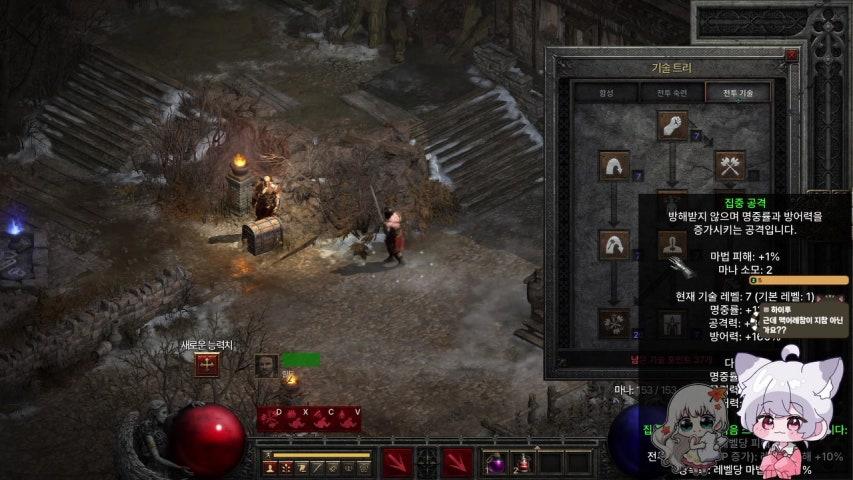The width and height of the screenshot is (853, 480).
Task: Open the left mouse skill selector
Action: (398, 462)
